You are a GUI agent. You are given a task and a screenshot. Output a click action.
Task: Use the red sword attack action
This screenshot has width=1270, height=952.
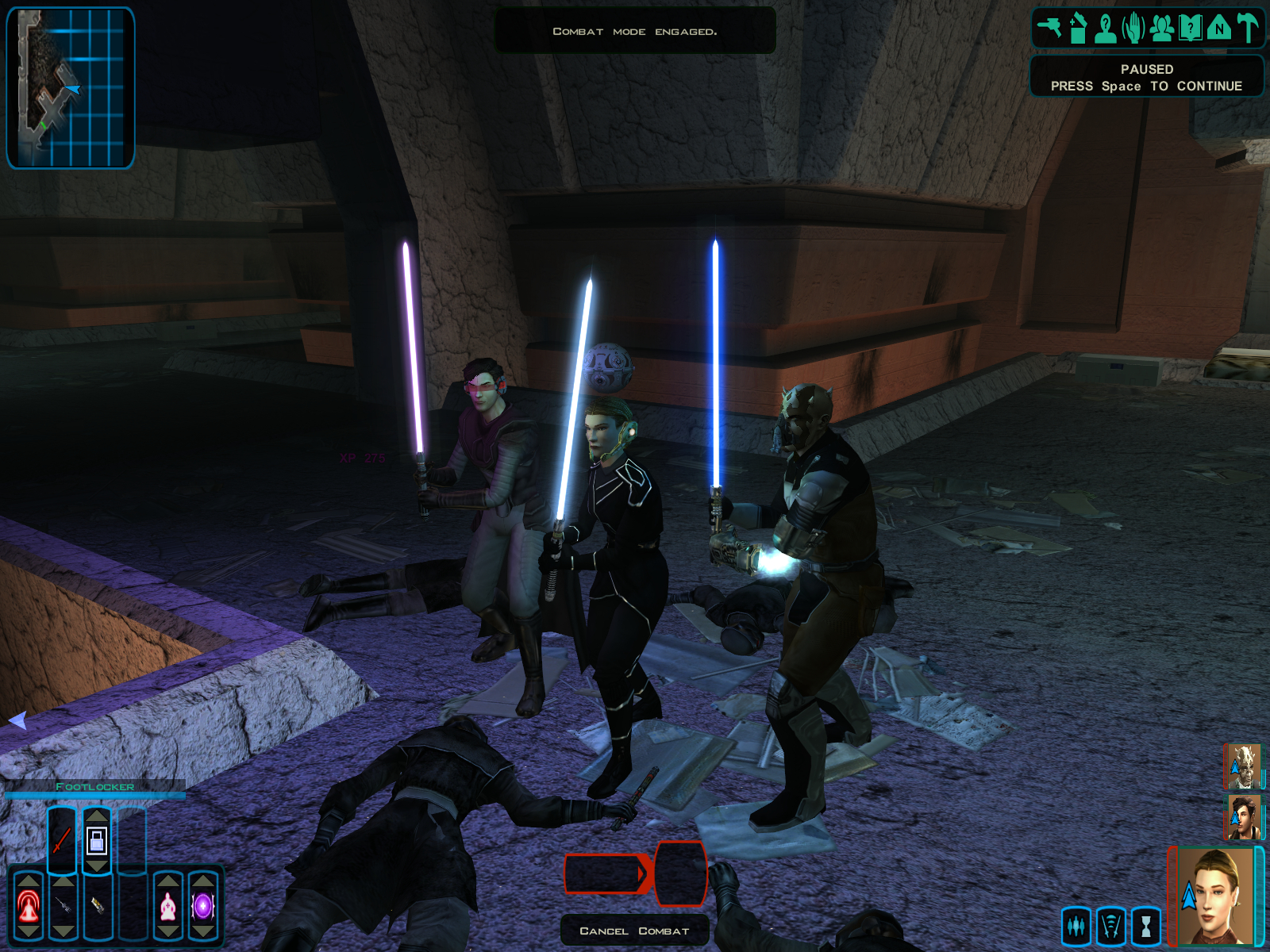pyautogui.click(x=62, y=841)
